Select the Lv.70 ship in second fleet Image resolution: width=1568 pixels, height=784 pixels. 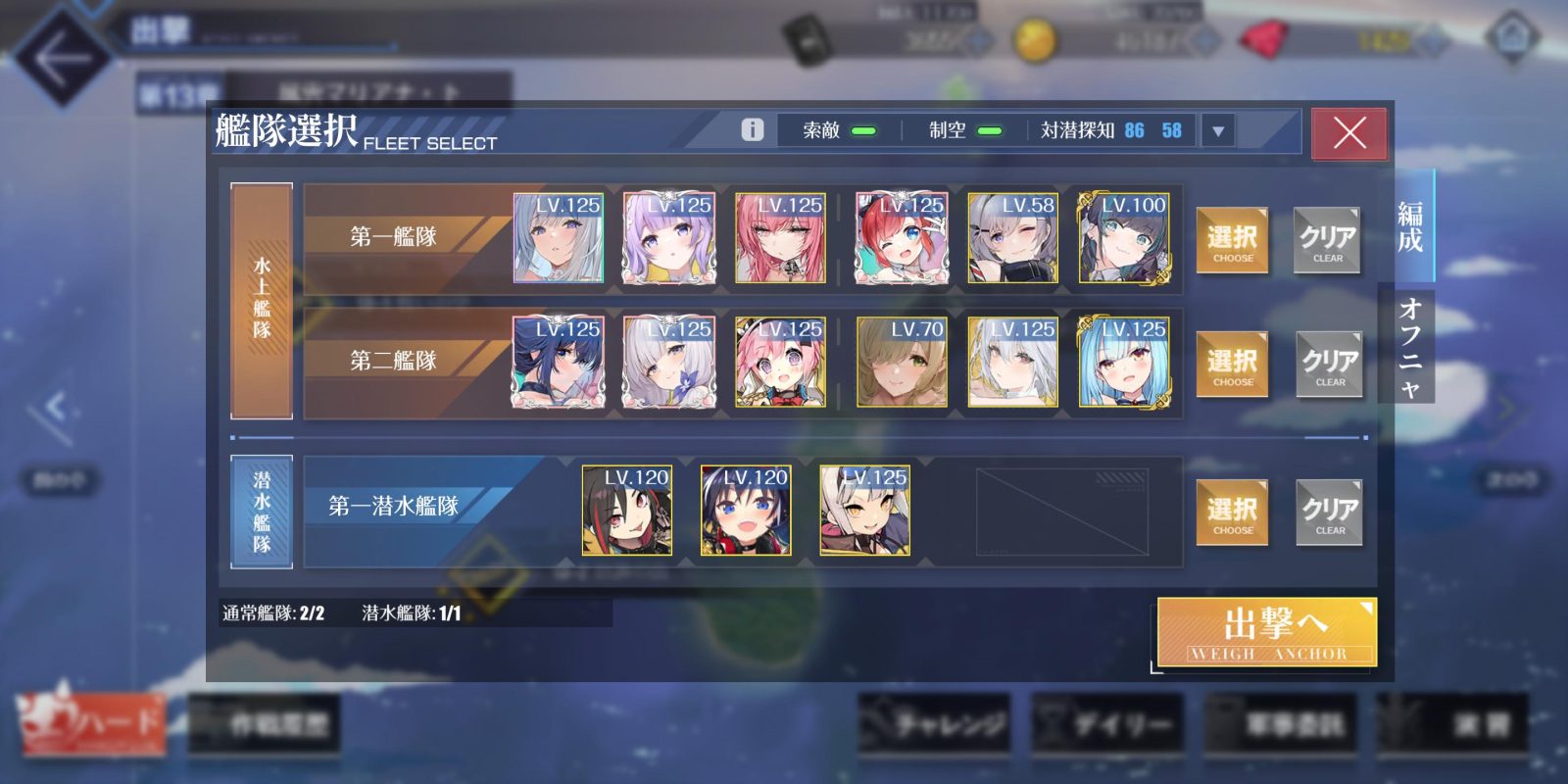click(902, 363)
